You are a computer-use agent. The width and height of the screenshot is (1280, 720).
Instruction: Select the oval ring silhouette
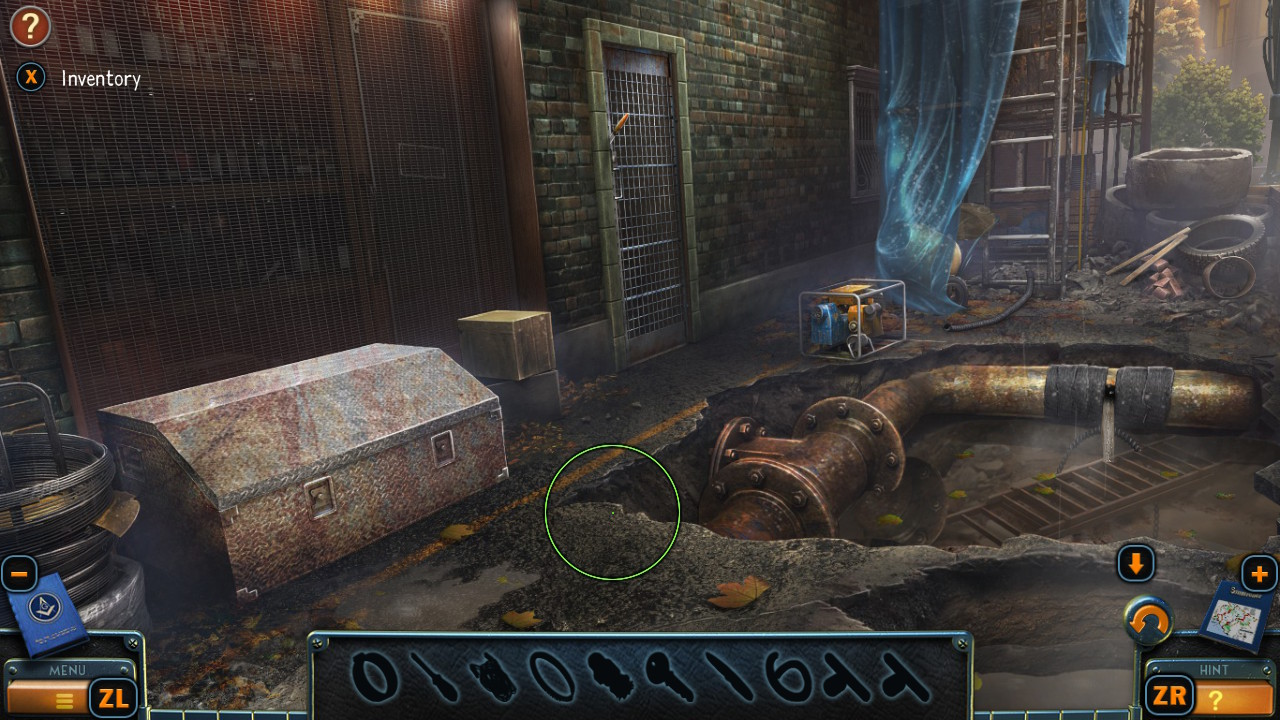click(554, 674)
